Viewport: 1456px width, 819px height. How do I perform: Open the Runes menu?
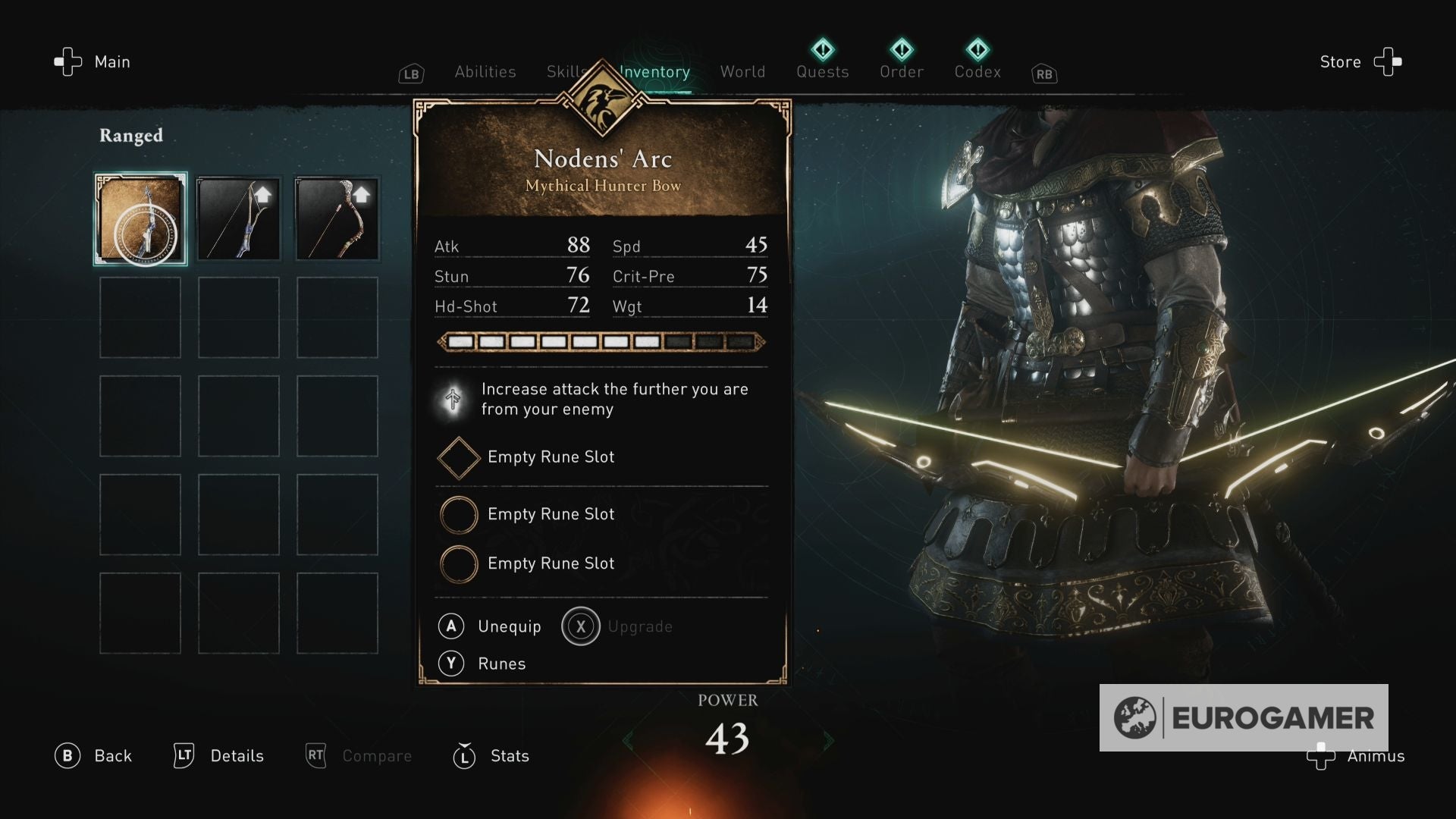482,664
